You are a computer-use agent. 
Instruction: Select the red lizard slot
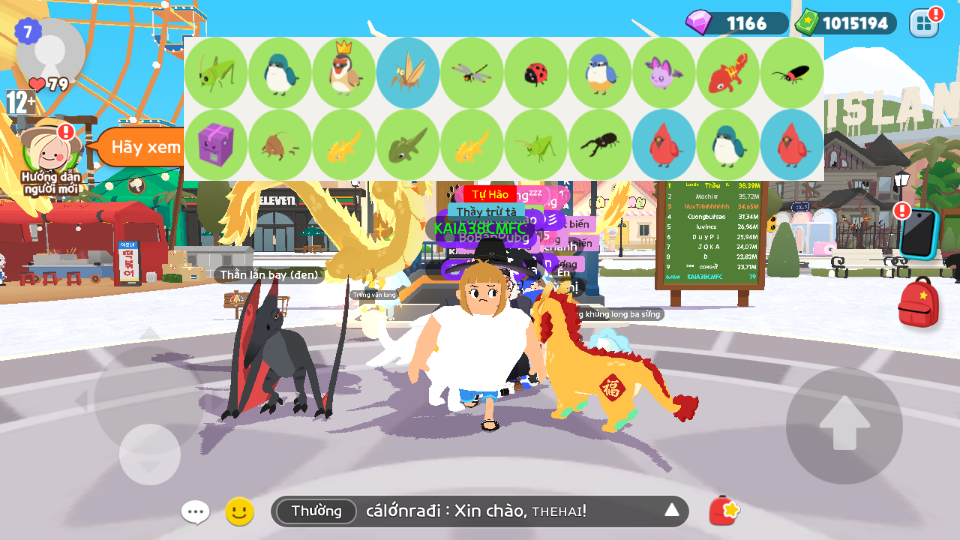728,73
